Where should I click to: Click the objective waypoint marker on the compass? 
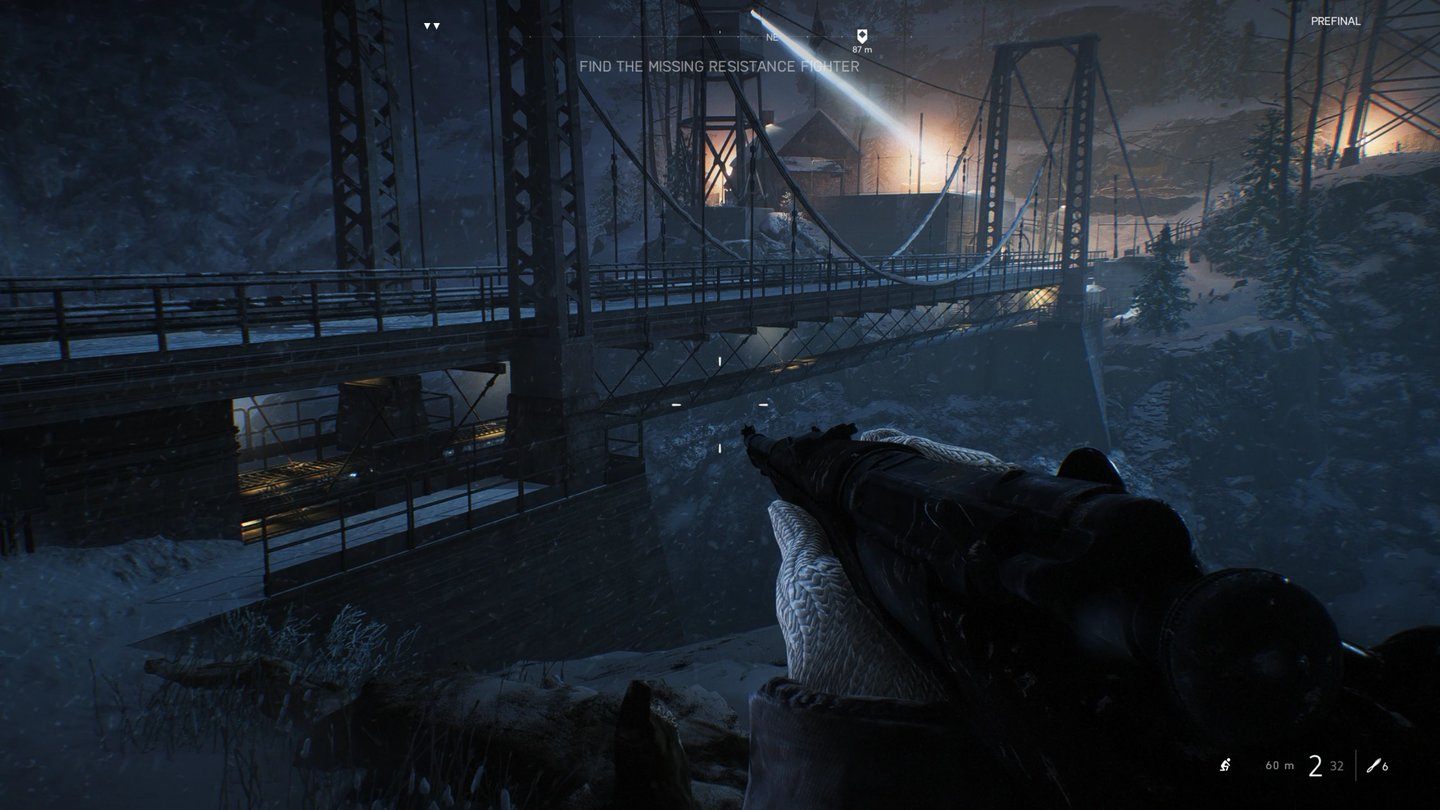coord(861,35)
